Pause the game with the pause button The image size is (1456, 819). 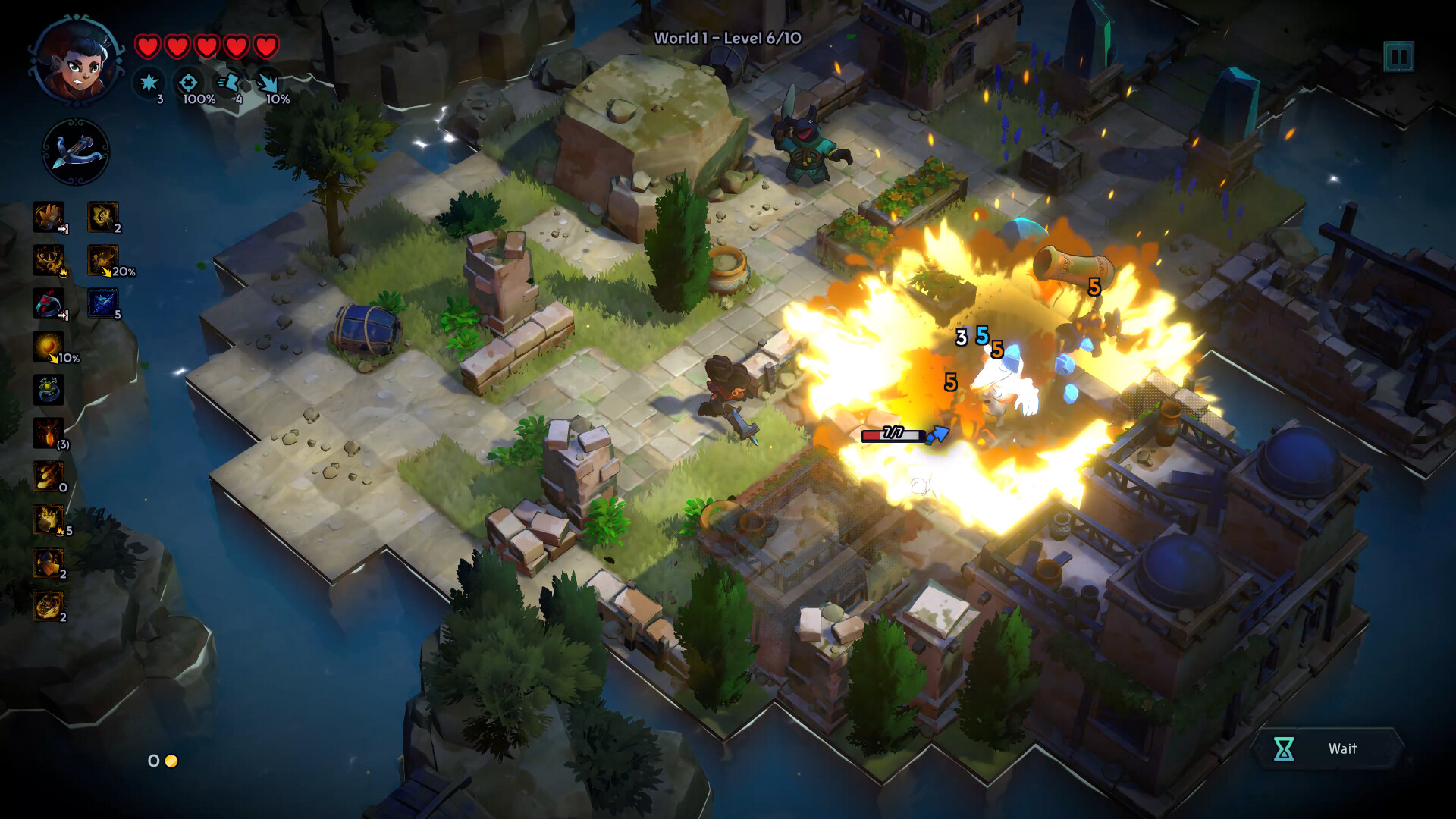click(1398, 57)
